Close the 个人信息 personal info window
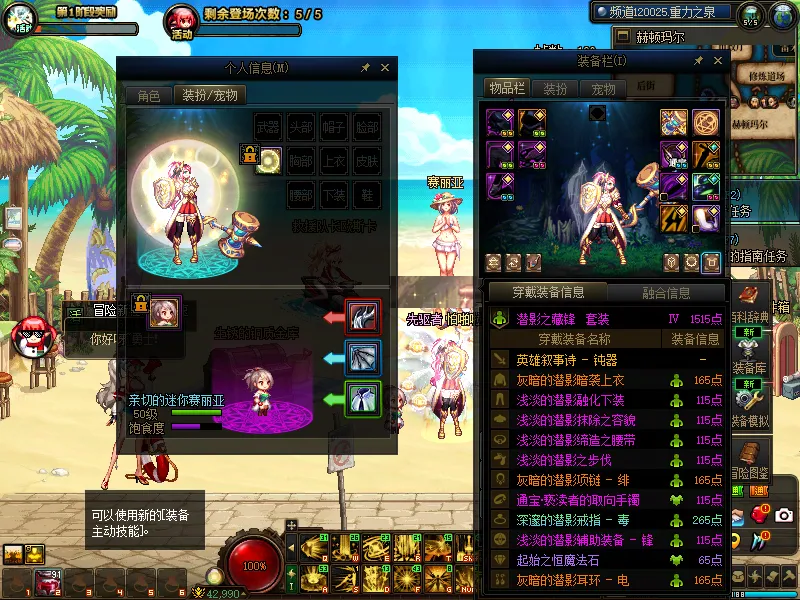Screen dimensions: 800x600 (386, 68)
